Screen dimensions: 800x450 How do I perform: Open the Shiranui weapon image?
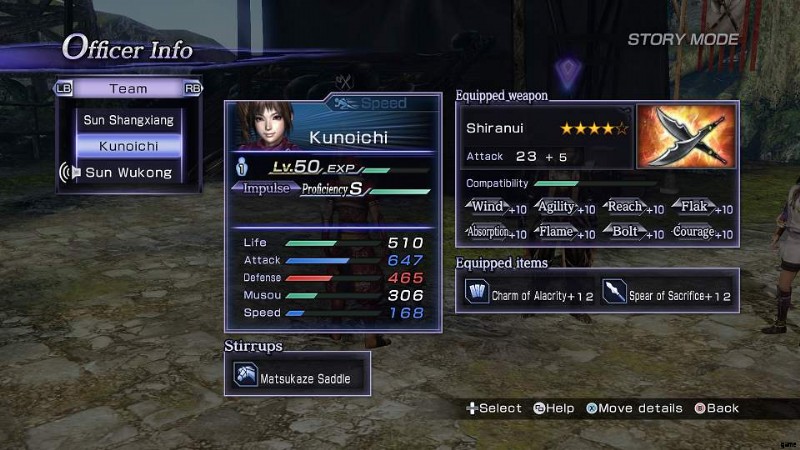coord(685,136)
